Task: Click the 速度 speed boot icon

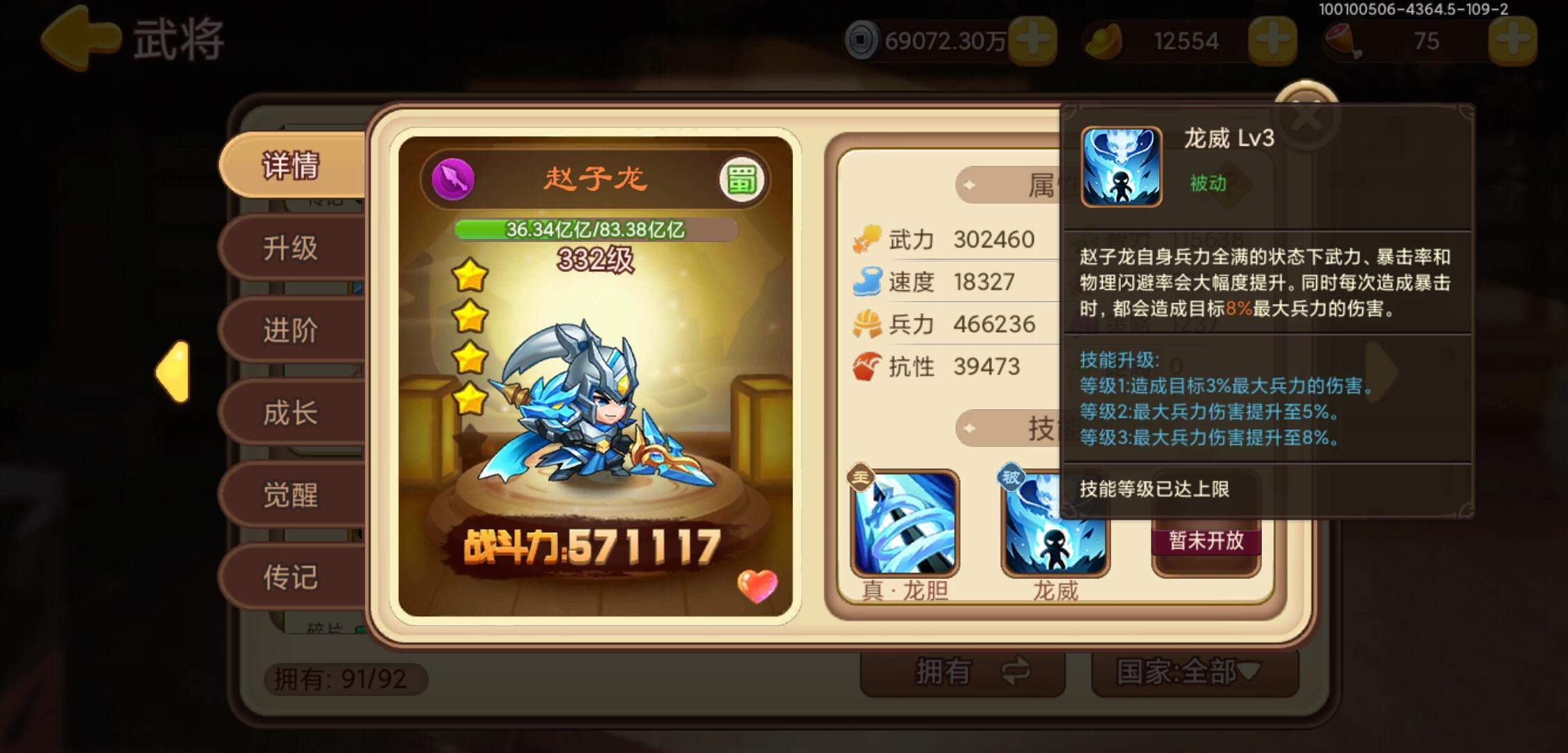Action: click(868, 281)
